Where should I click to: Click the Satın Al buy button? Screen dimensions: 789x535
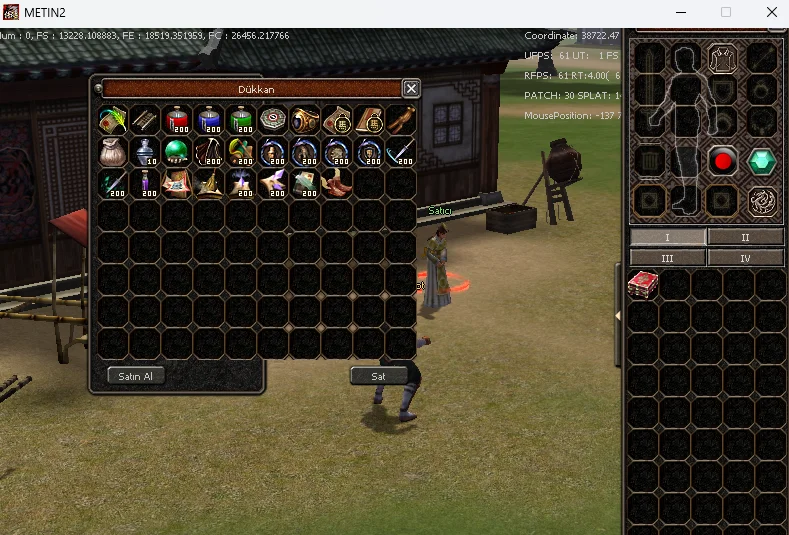pos(136,376)
